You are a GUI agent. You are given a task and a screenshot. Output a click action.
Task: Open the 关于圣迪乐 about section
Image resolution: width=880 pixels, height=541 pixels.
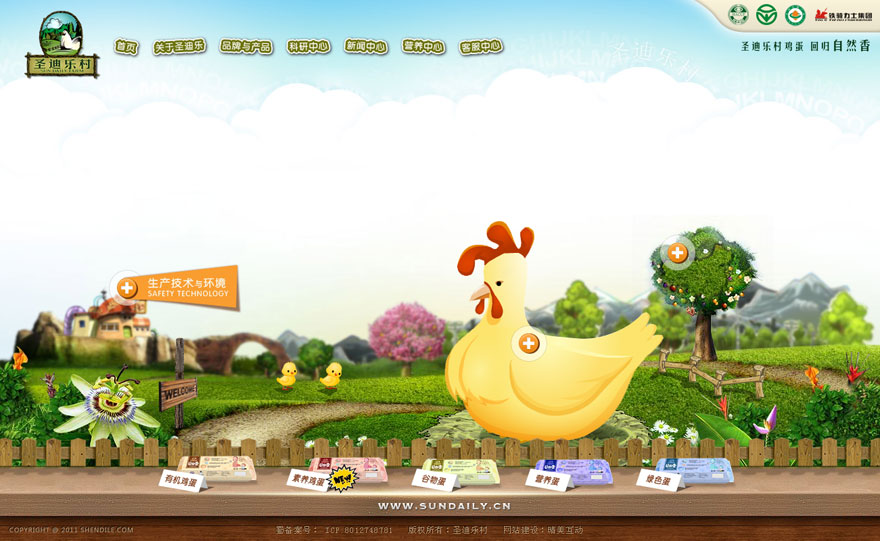(179, 47)
